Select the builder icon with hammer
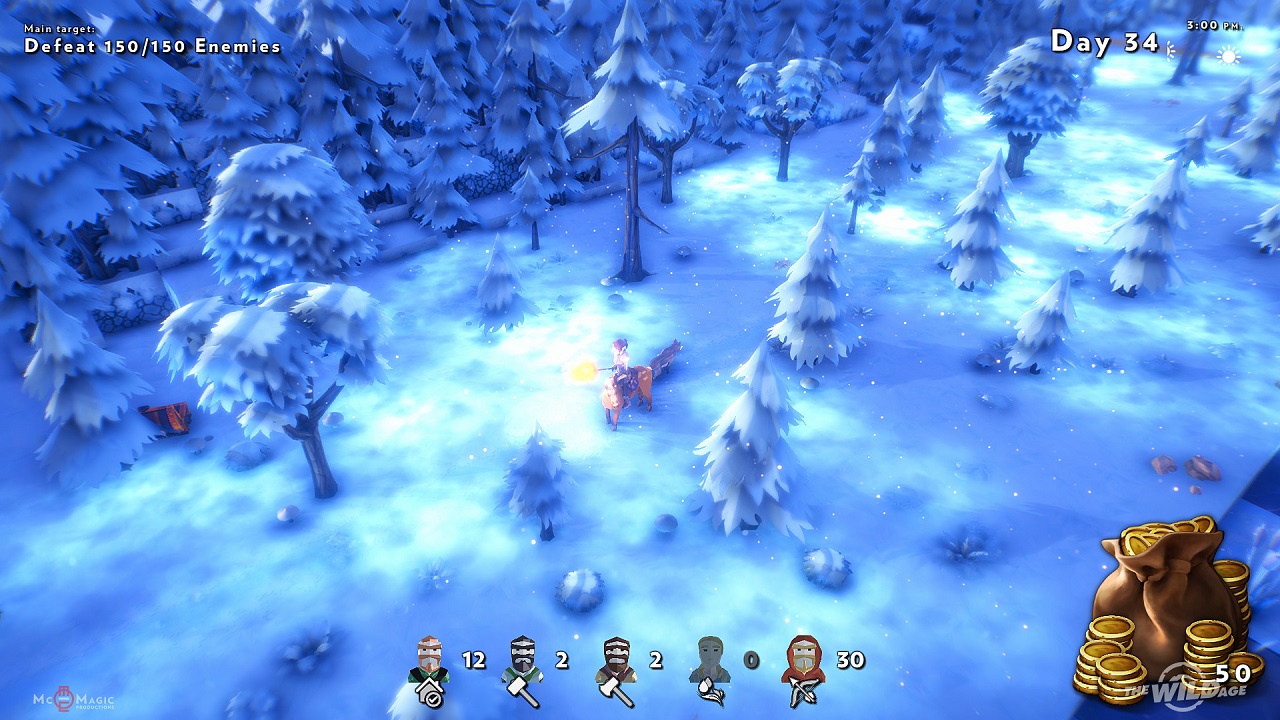1280x720 pixels. click(523, 667)
